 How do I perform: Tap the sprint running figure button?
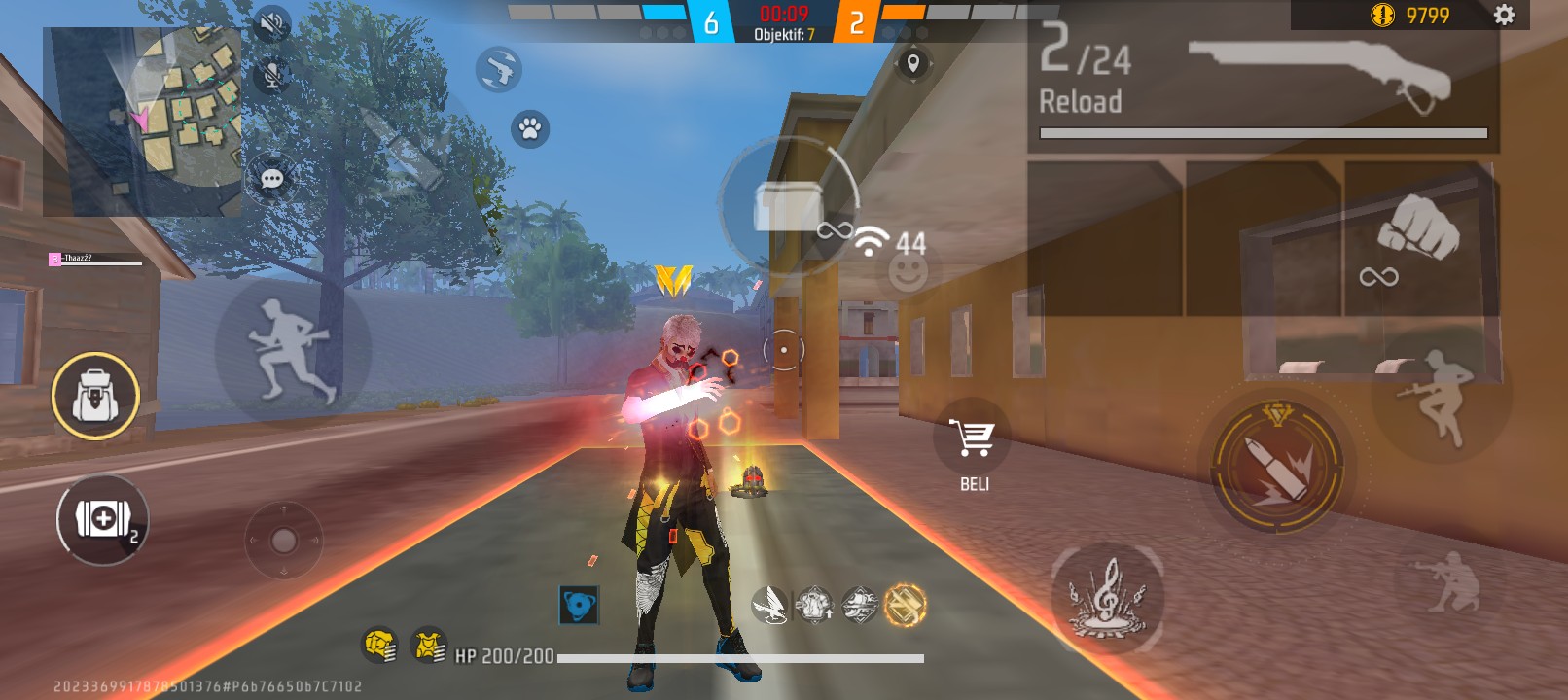(292, 350)
